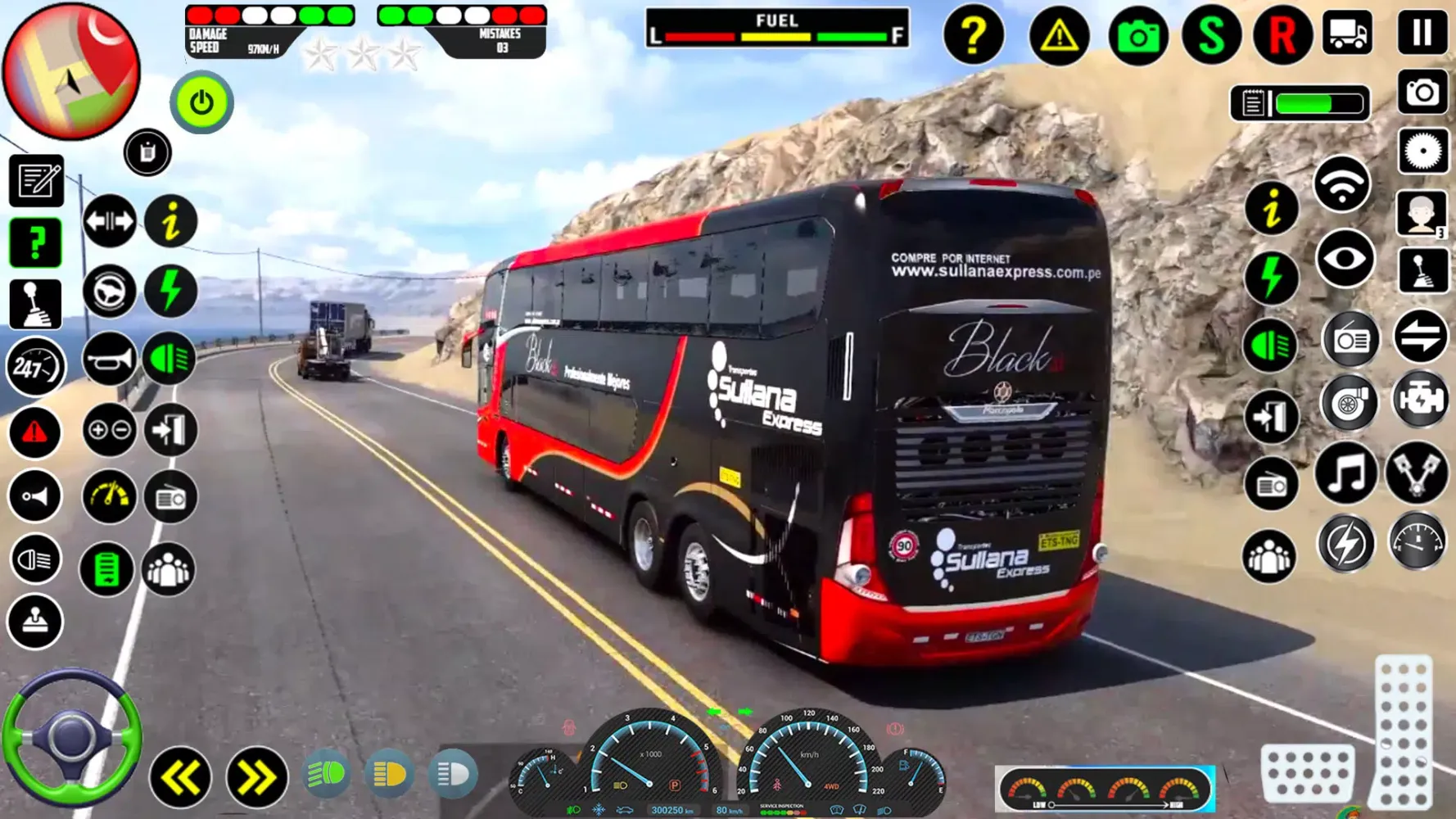Open the music note control
Screen dimensions: 1456x819
(1345, 474)
